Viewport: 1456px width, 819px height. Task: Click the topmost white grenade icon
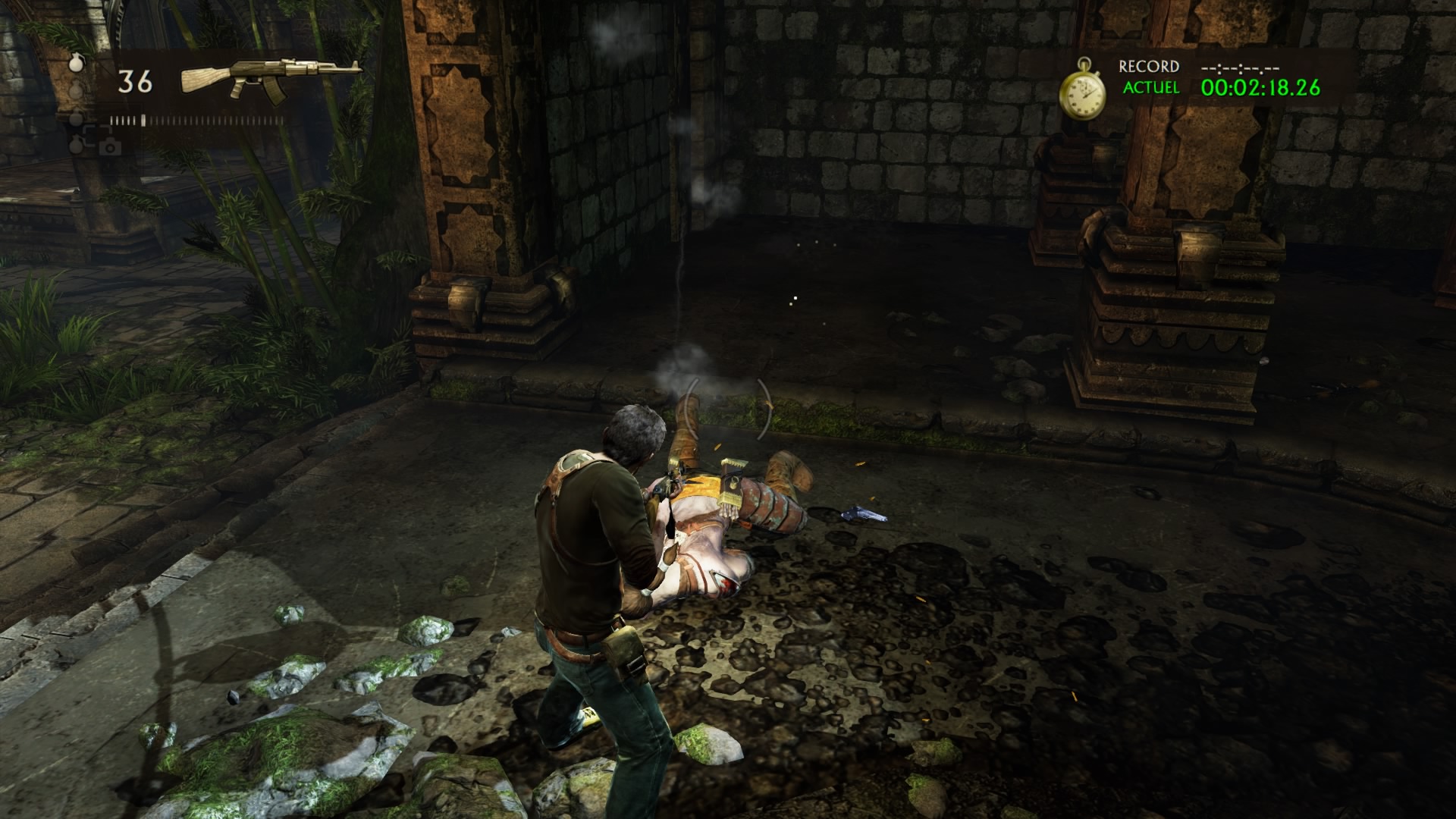pyautogui.click(x=77, y=64)
